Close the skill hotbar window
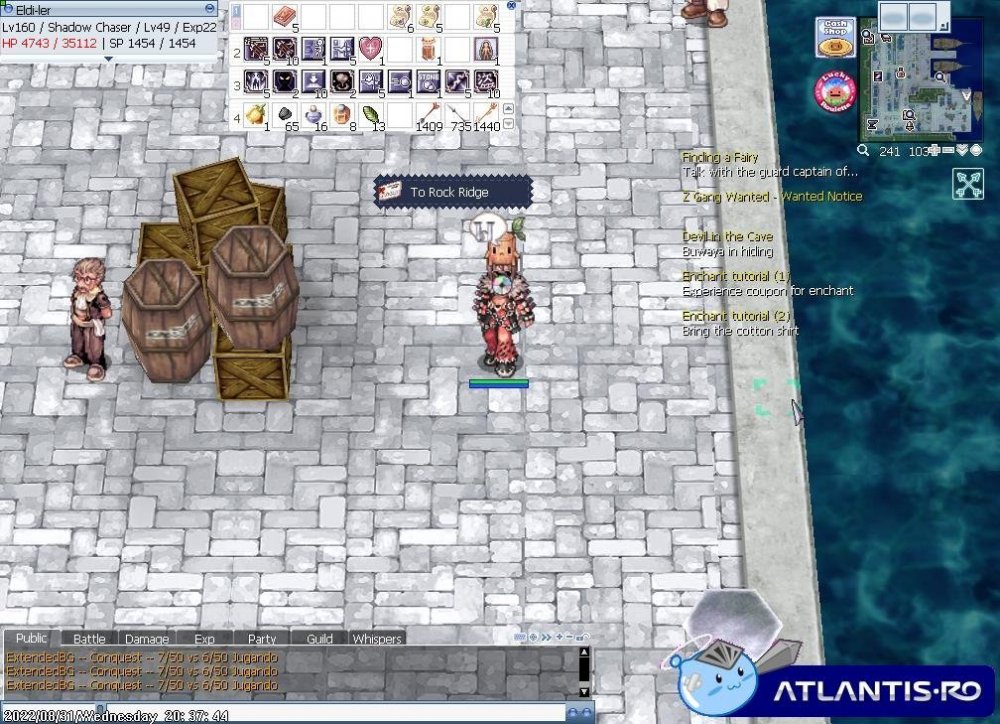 click(512, 5)
